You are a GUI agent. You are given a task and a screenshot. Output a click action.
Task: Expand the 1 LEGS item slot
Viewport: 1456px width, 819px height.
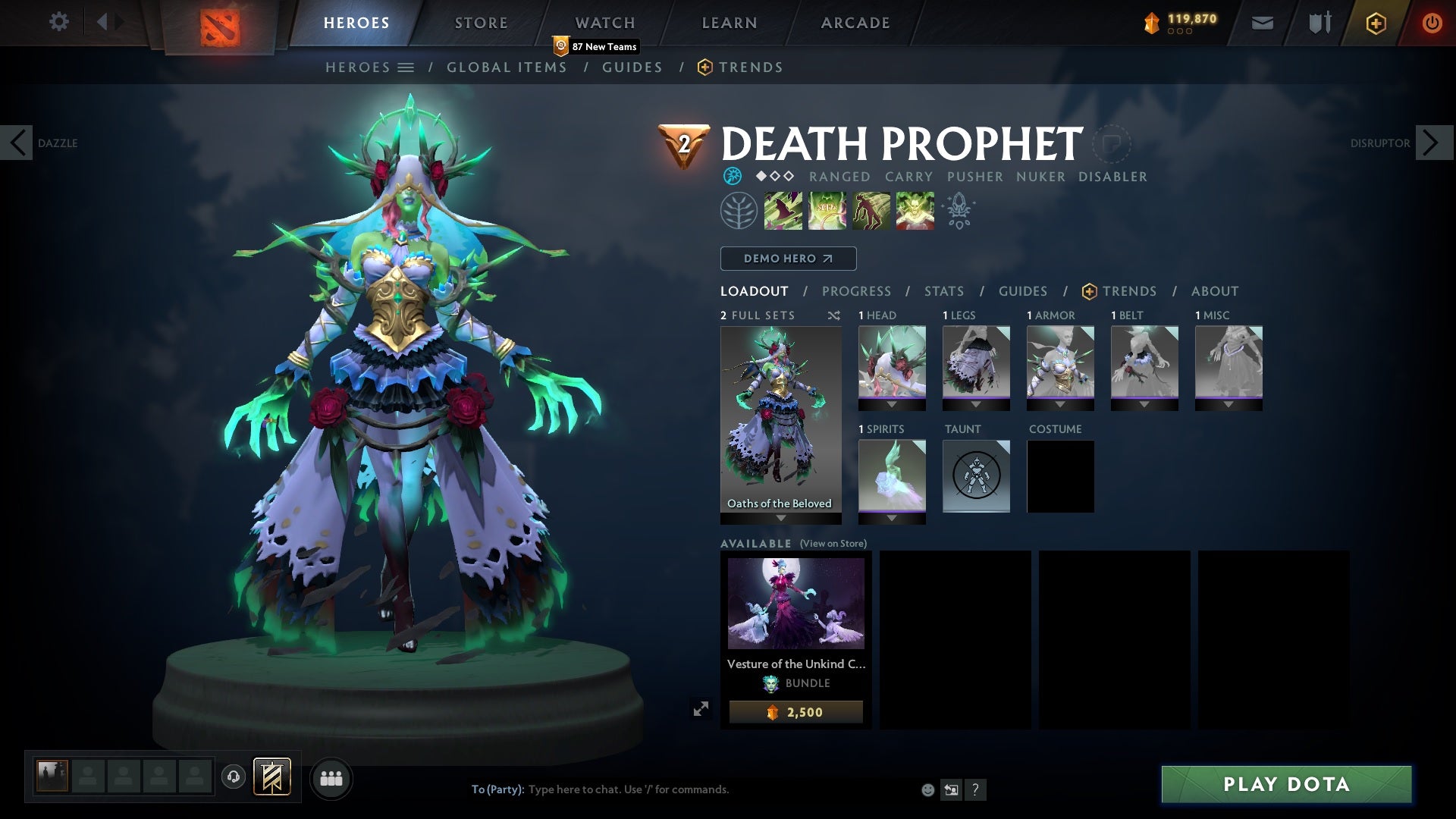[976, 403]
